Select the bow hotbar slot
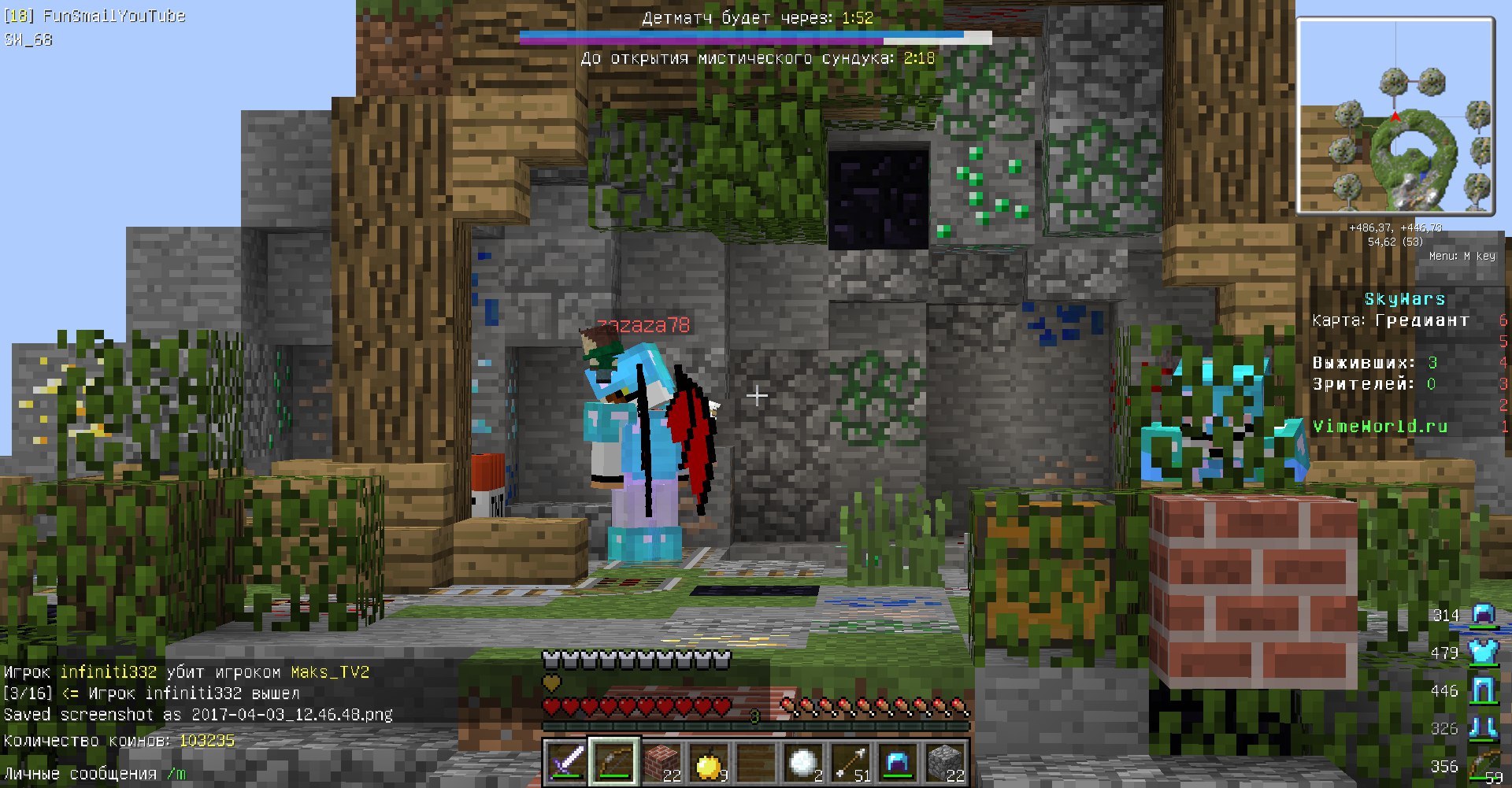This screenshot has height=788, width=1512. click(614, 762)
